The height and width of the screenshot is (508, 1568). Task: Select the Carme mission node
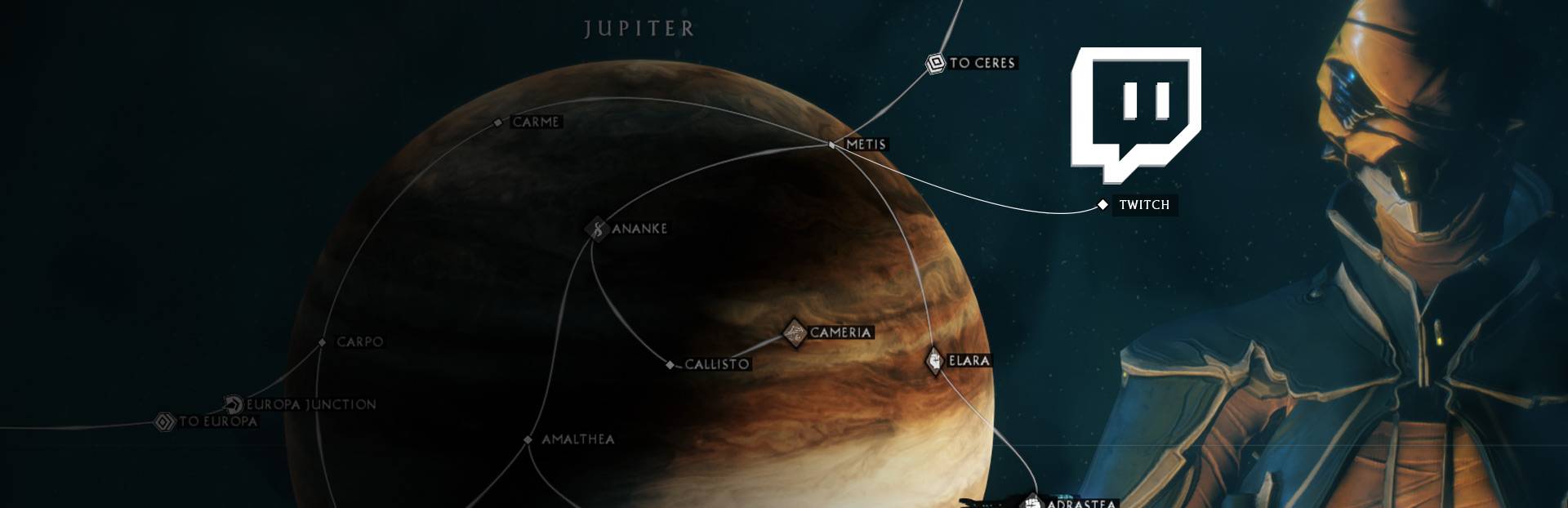click(498, 123)
